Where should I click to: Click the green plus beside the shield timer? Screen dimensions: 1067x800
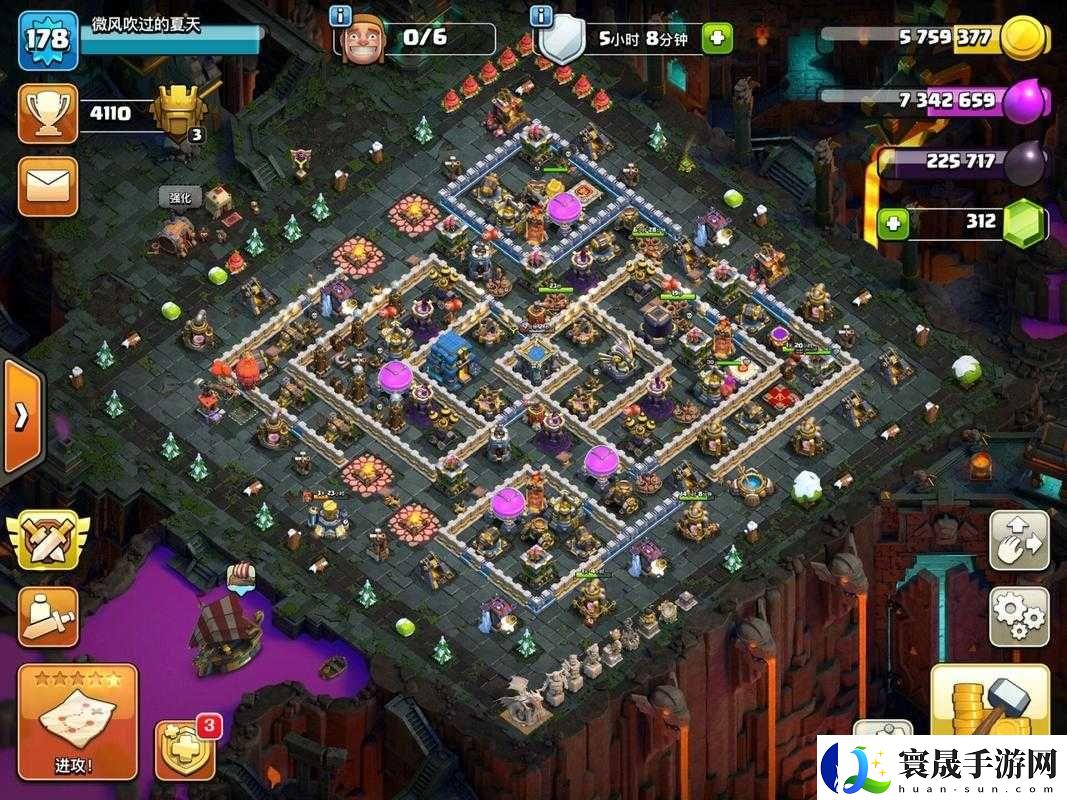coord(716,39)
